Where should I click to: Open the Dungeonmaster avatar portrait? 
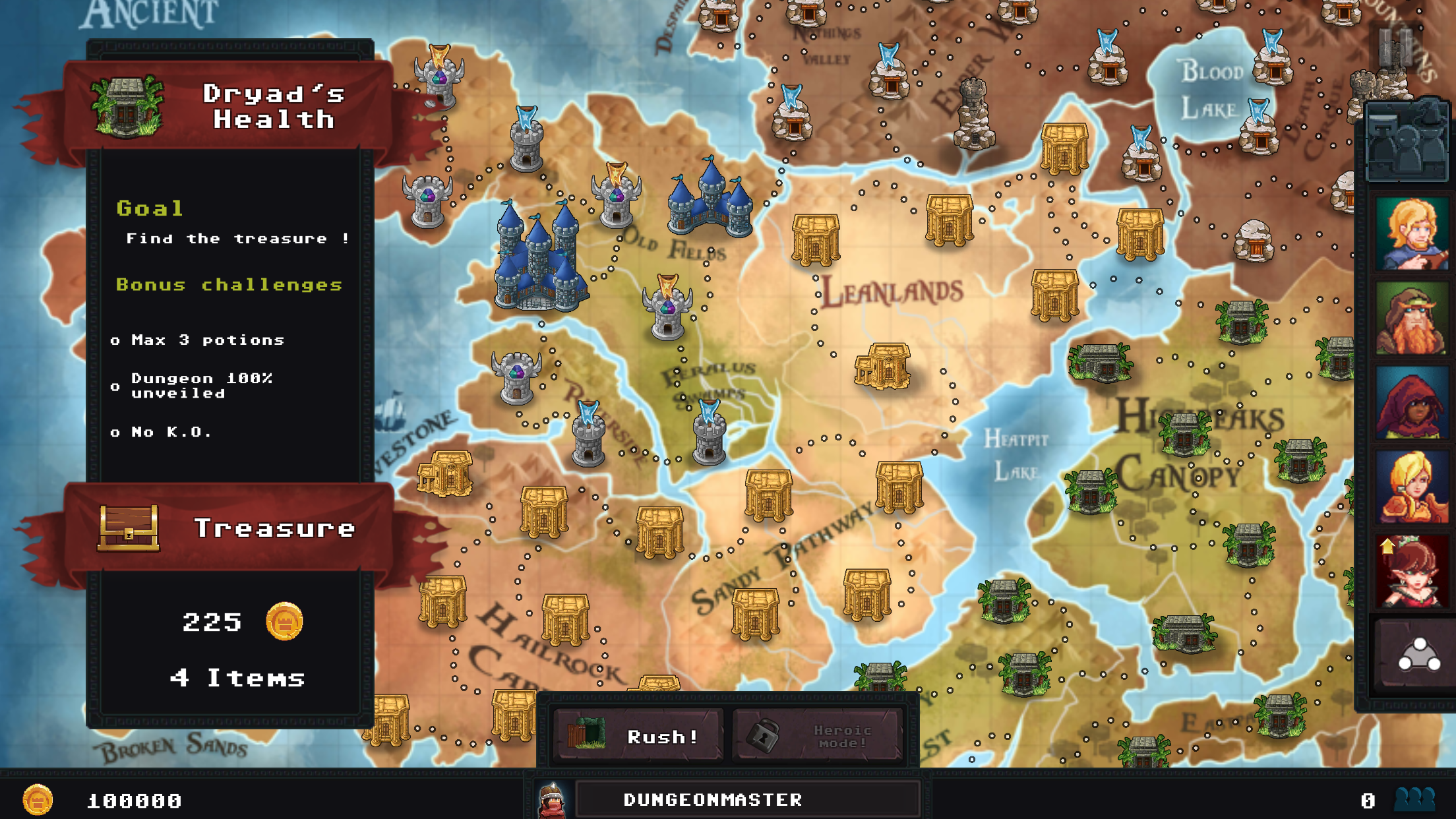[553, 799]
